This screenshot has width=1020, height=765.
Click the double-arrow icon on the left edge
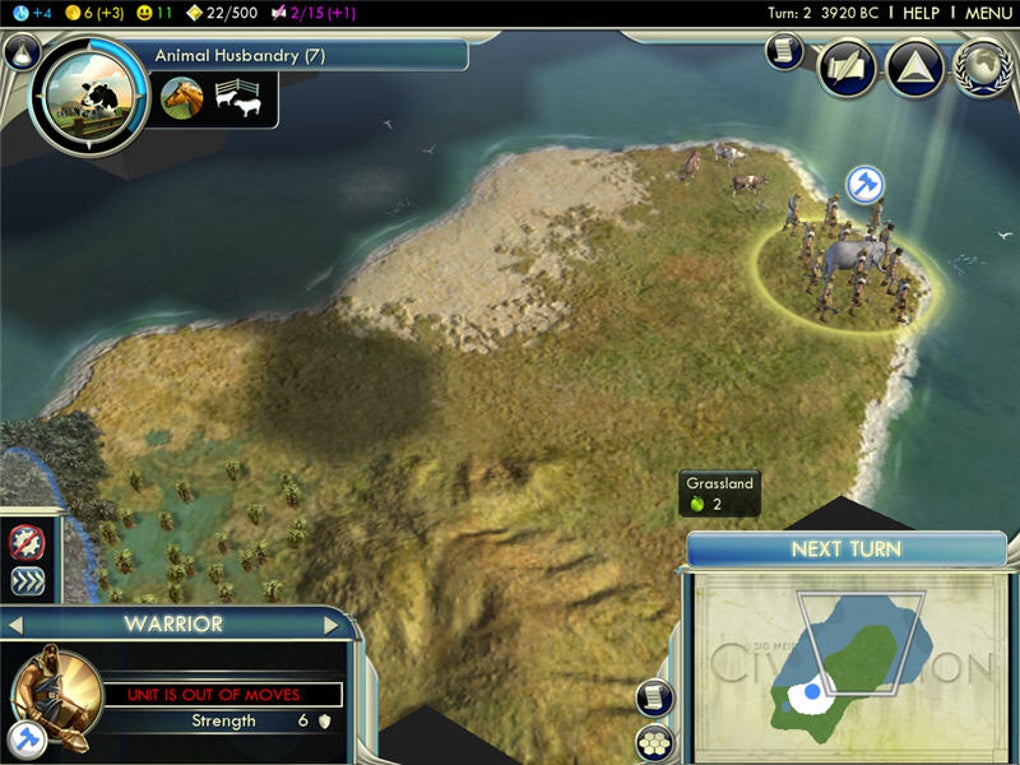pos(27,581)
